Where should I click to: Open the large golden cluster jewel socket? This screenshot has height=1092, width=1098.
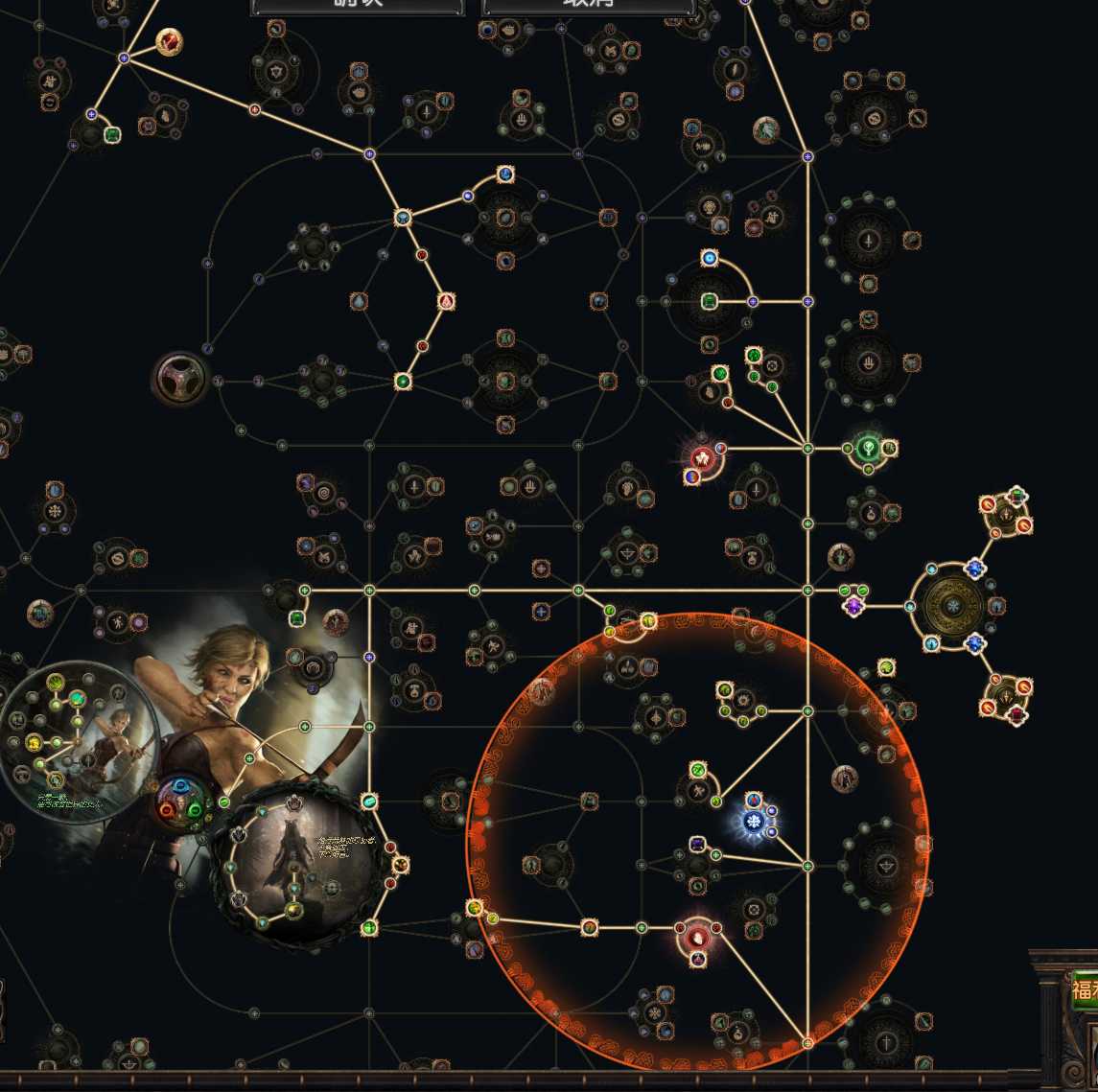(952, 606)
